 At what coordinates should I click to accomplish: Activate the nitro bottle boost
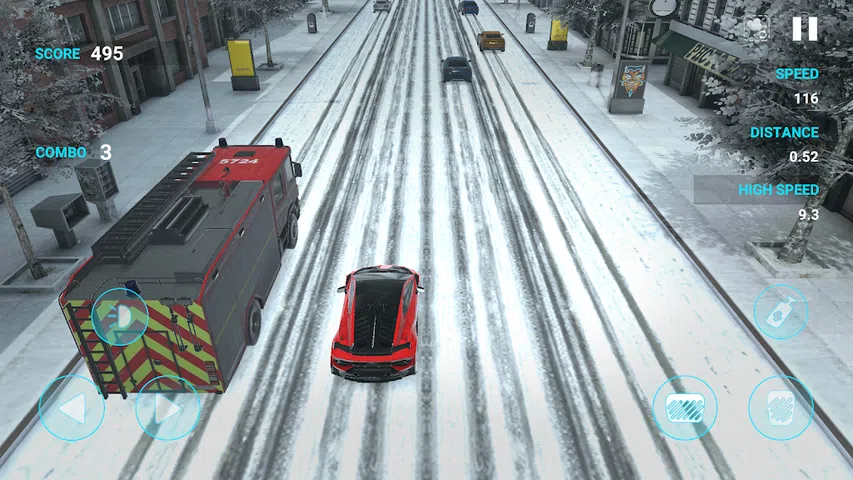pyautogui.click(x=780, y=313)
